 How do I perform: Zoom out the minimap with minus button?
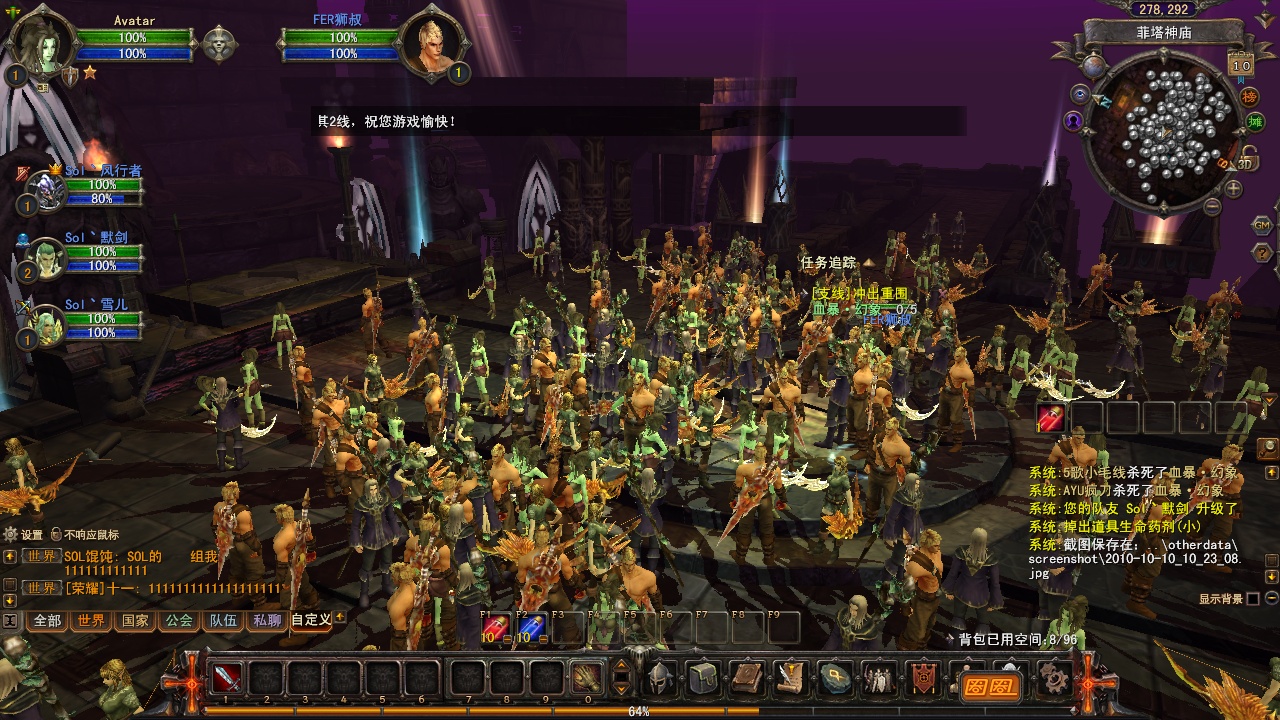(x=1212, y=207)
